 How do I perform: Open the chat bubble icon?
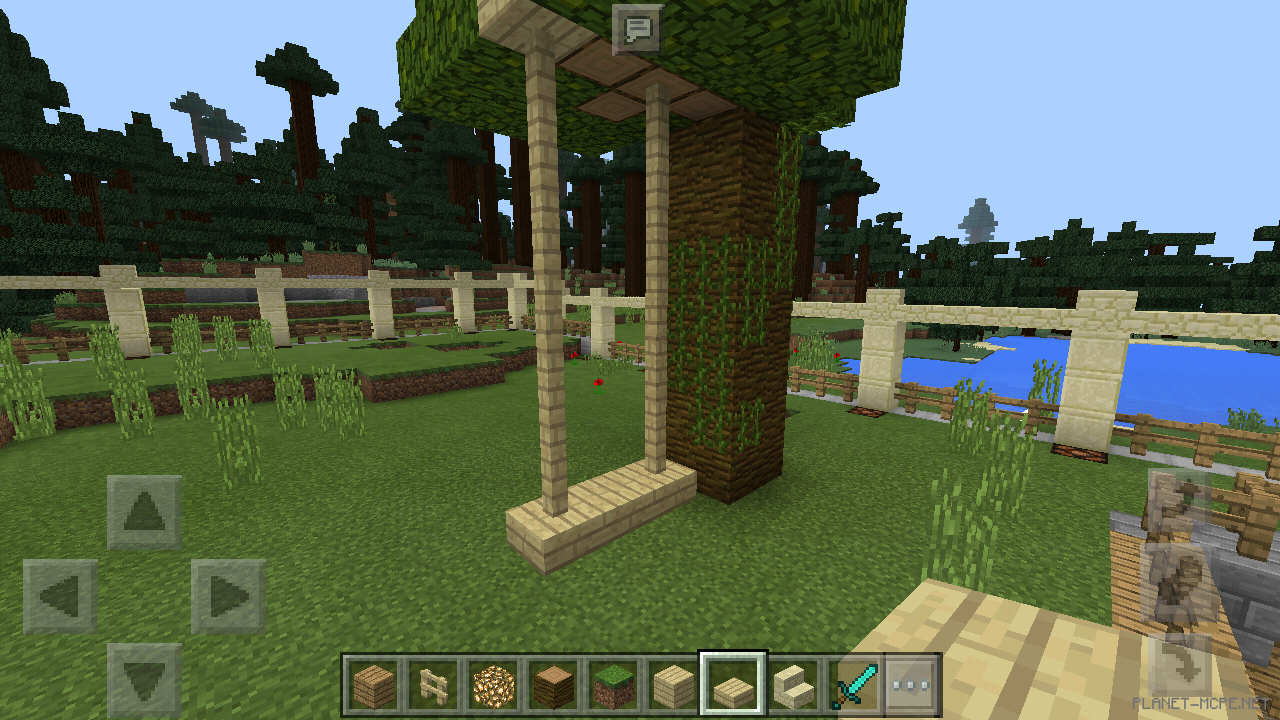pos(639,29)
